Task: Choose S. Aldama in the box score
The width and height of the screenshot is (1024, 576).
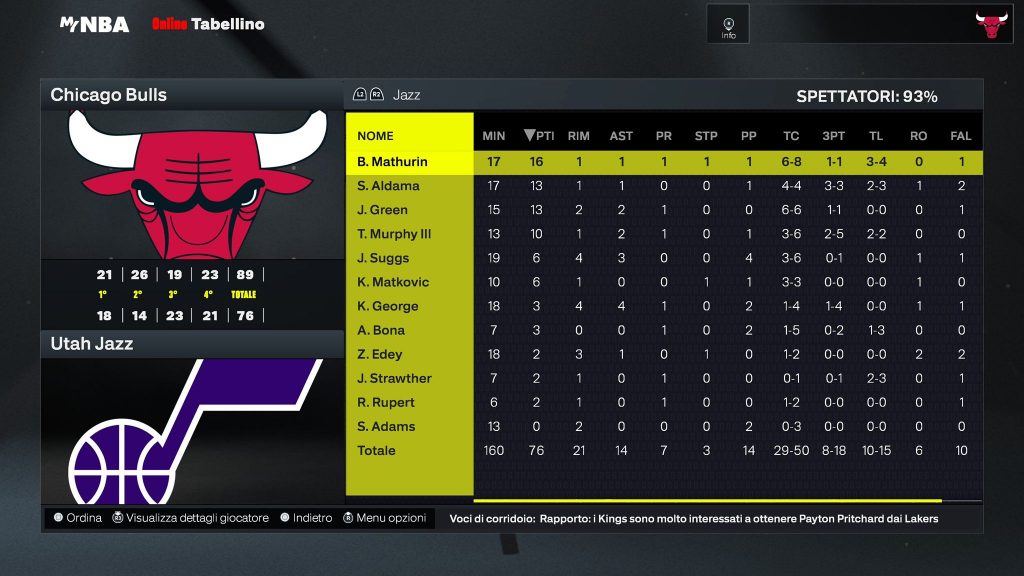Action: pyautogui.click(x=389, y=186)
